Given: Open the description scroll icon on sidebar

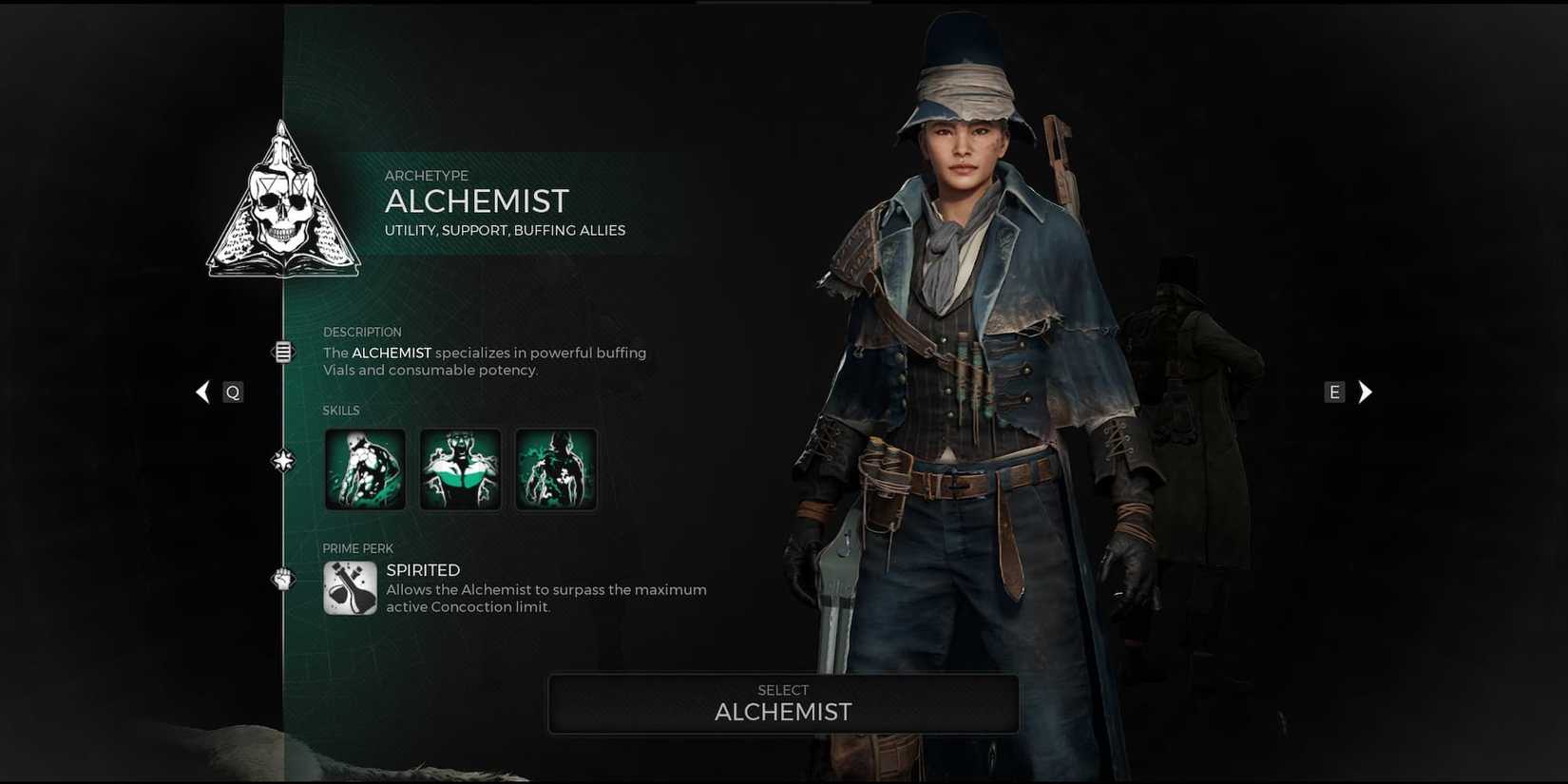Looking at the screenshot, I should click(283, 352).
